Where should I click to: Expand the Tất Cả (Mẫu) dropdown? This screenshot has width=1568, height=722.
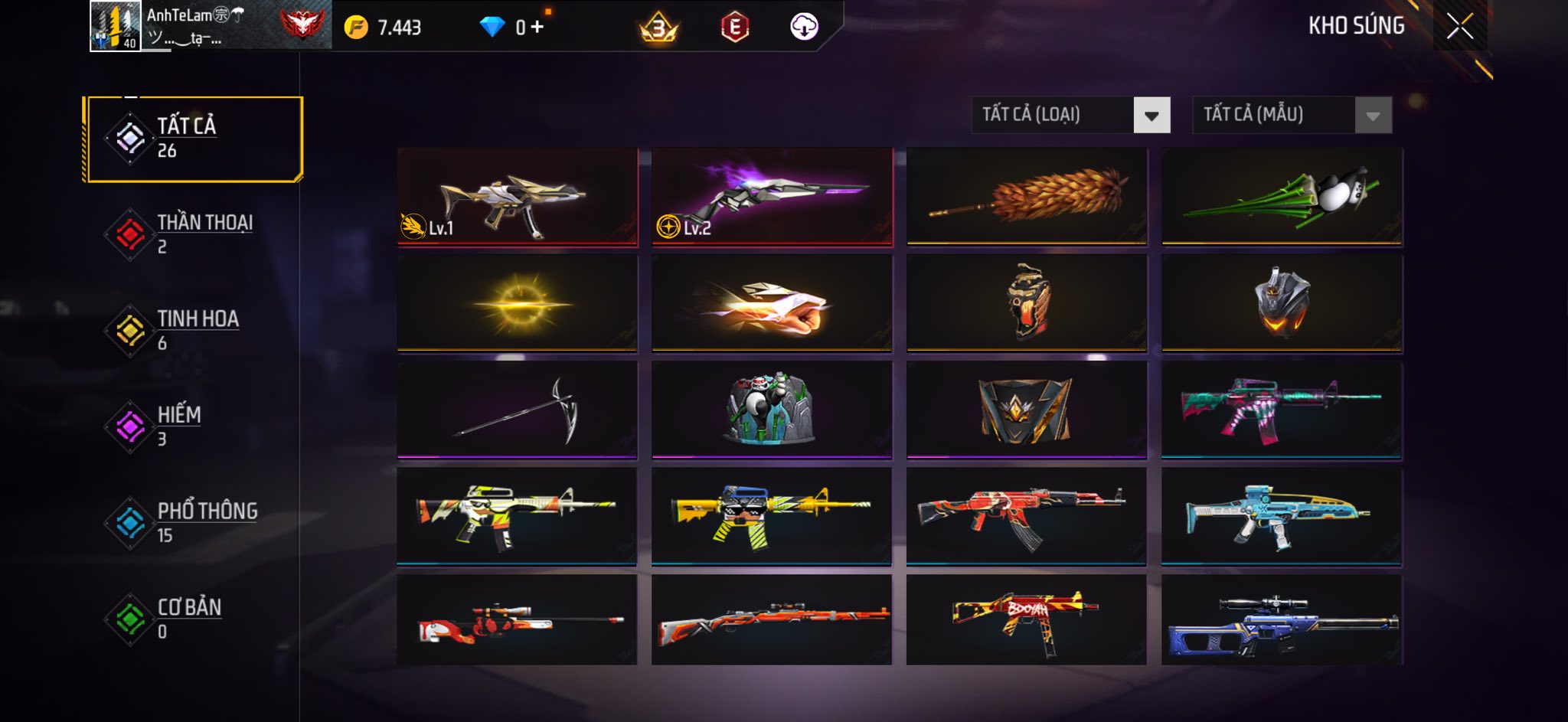1292,115
